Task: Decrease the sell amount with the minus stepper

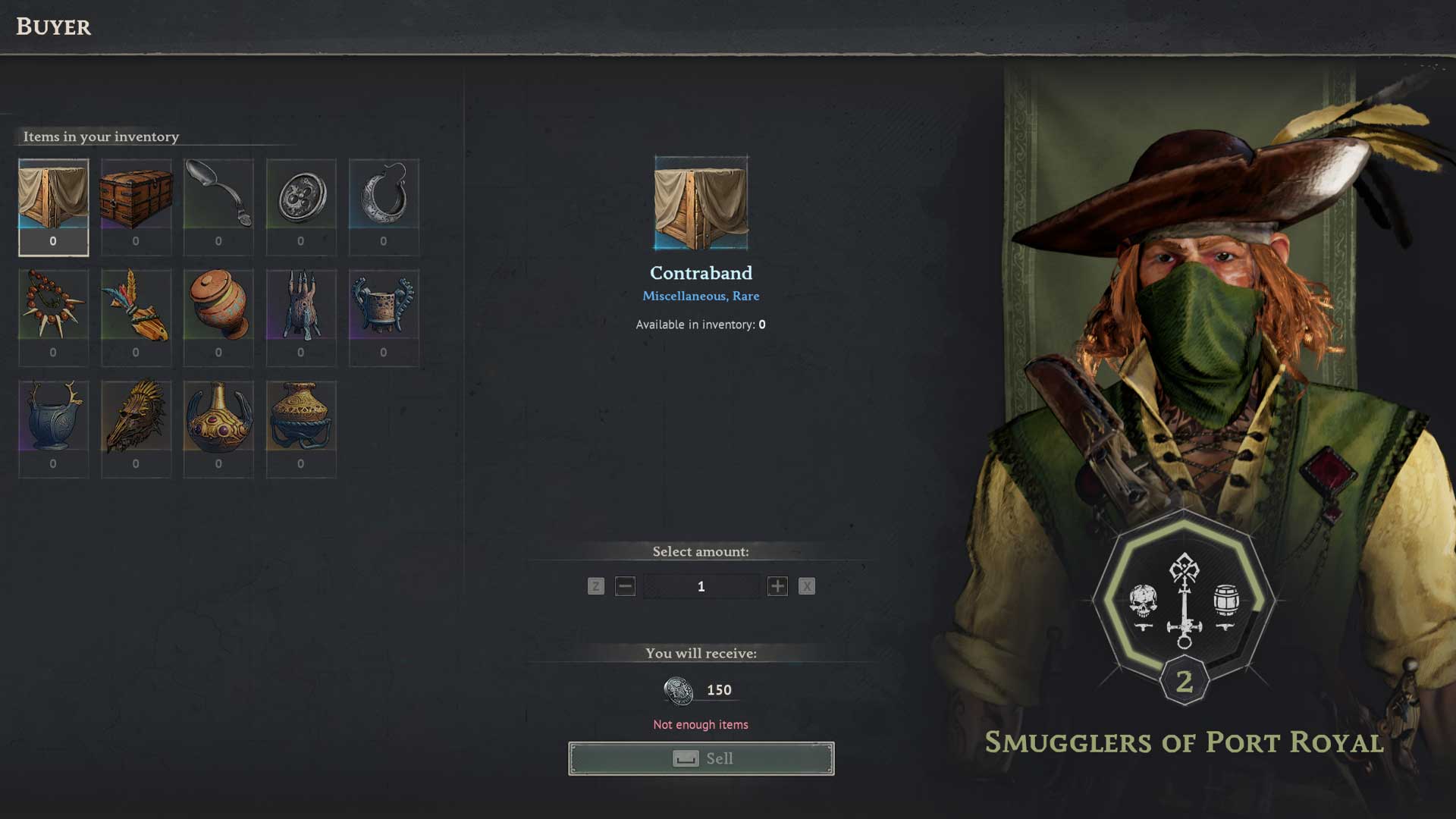Action: [625, 585]
